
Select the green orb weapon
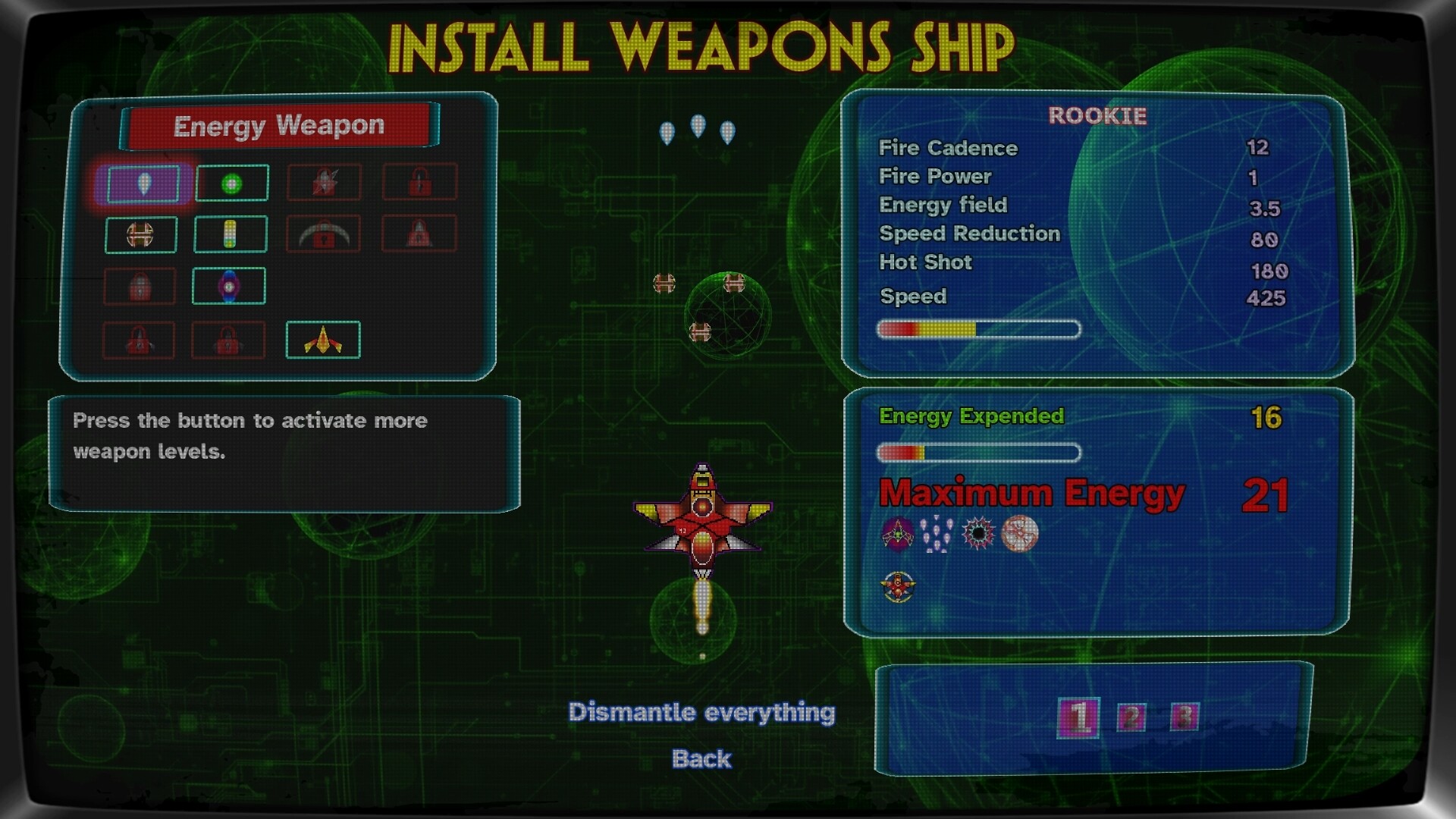[x=231, y=182]
